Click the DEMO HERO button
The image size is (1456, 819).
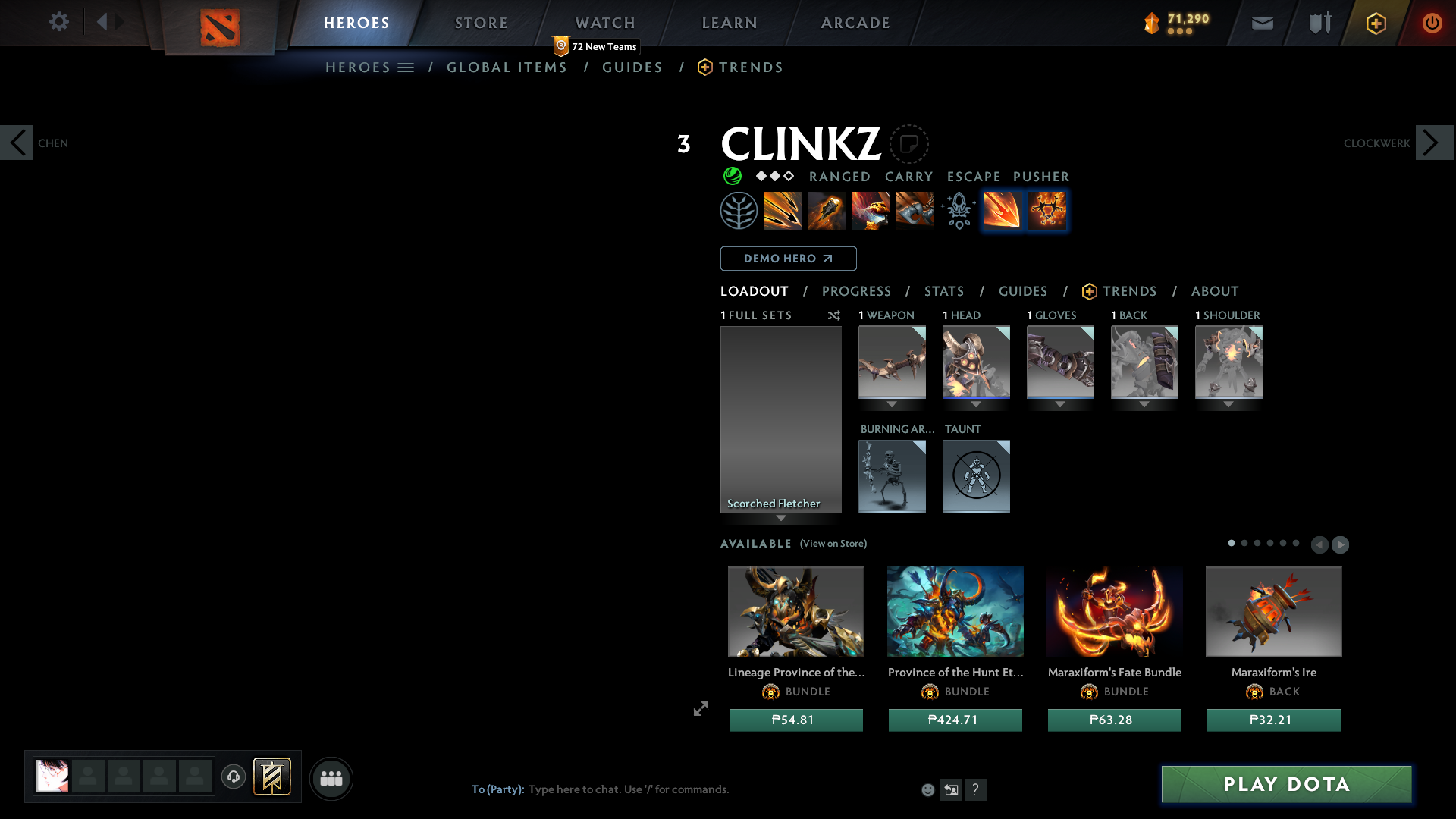pos(788,259)
